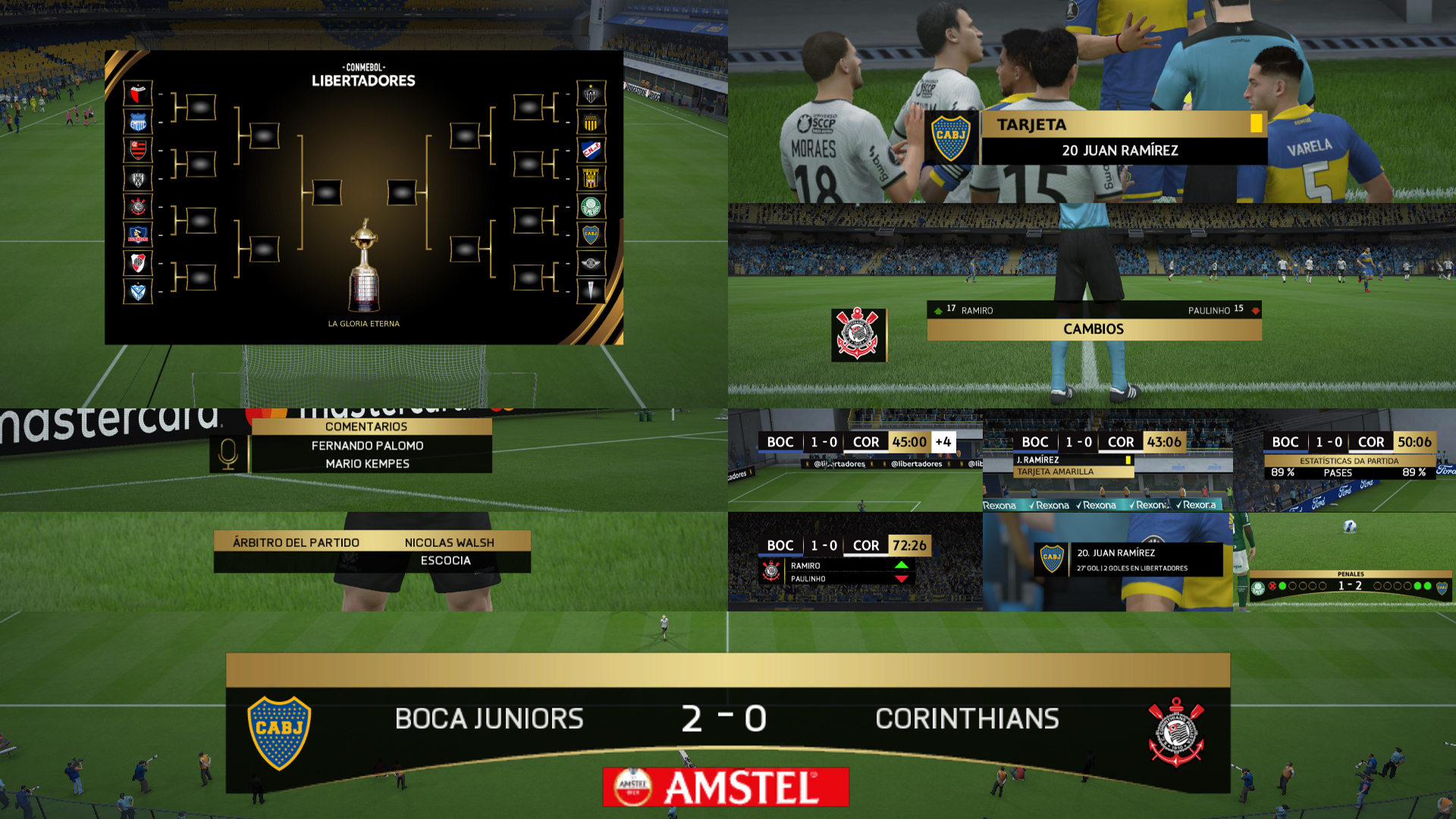The height and width of the screenshot is (819, 1456).
Task: Expand the final match slot beside the trophy
Action: click(x=328, y=193)
